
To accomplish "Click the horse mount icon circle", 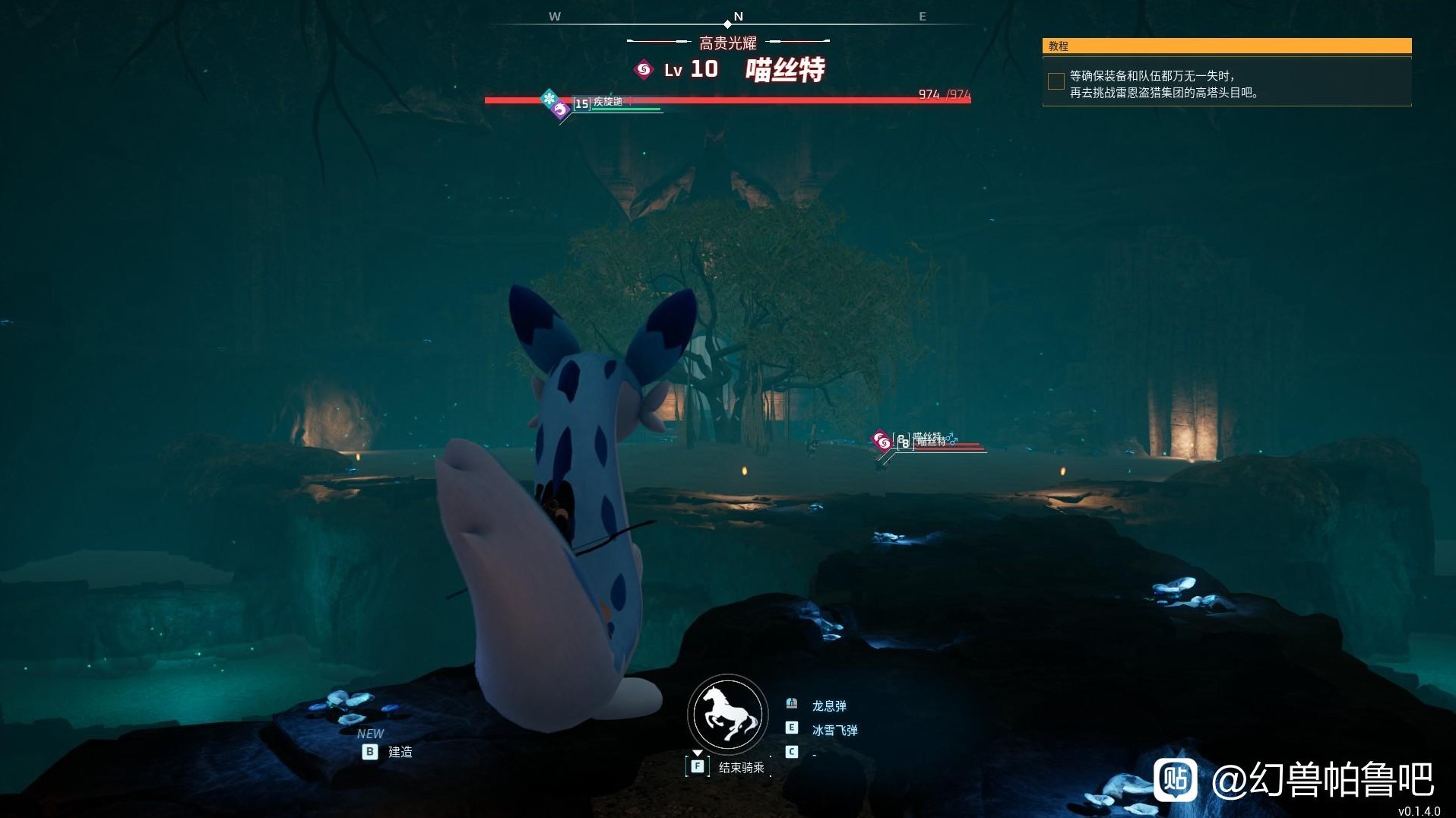I will pyautogui.click(x=727, y=715).
